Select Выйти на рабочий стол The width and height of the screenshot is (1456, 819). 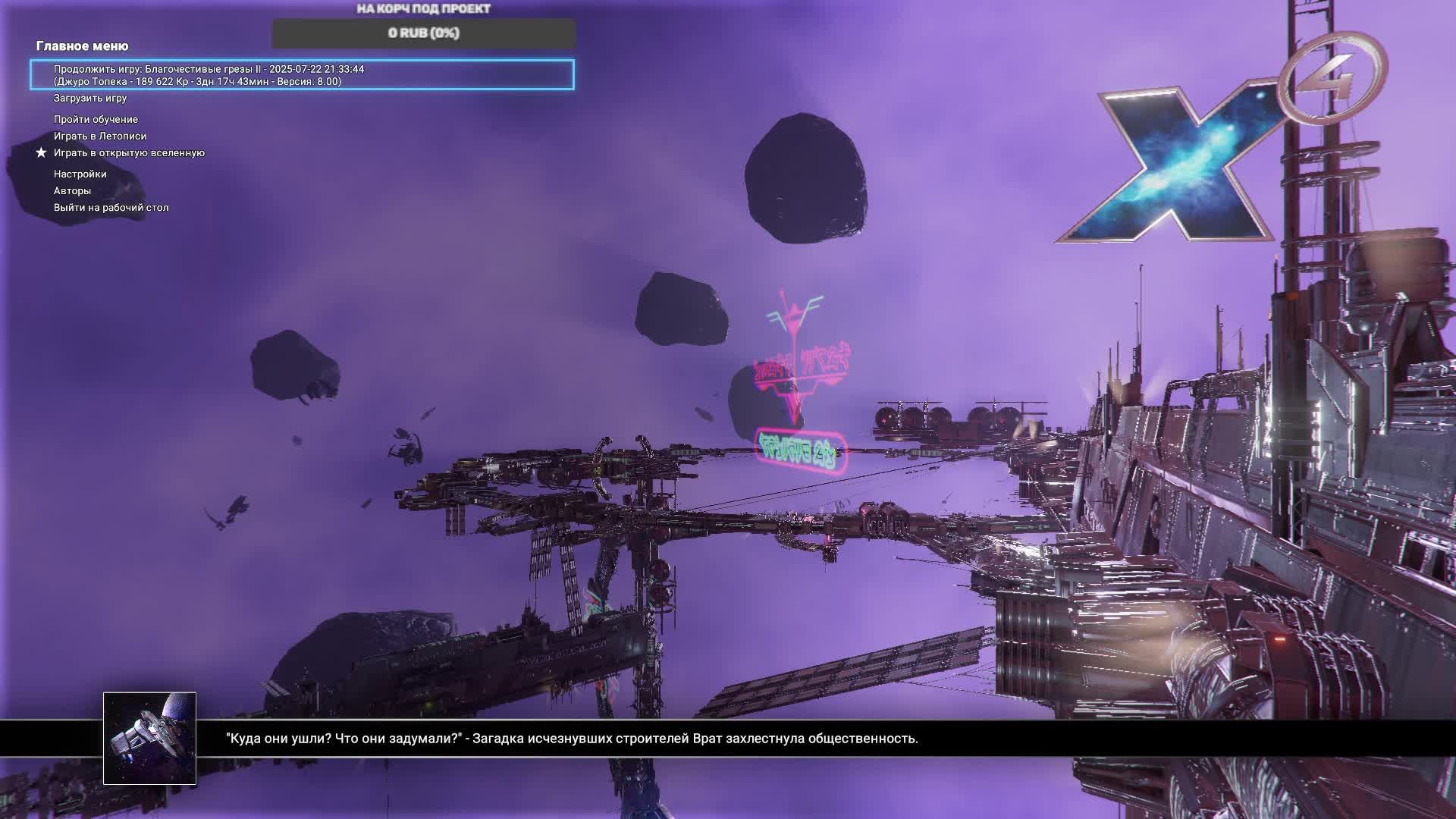tap(111, 208)
